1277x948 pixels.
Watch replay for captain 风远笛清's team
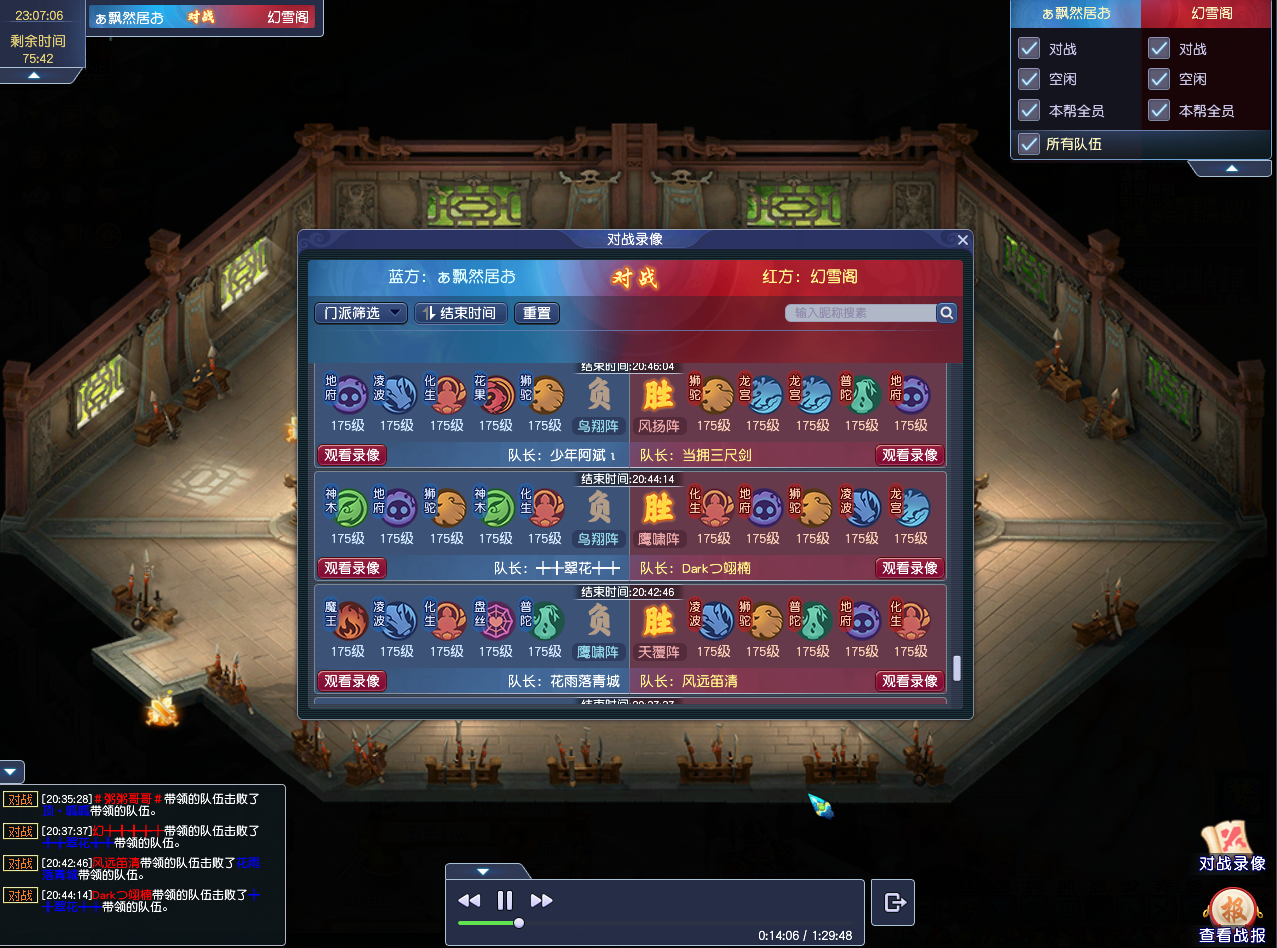click(x=910, y=681)
